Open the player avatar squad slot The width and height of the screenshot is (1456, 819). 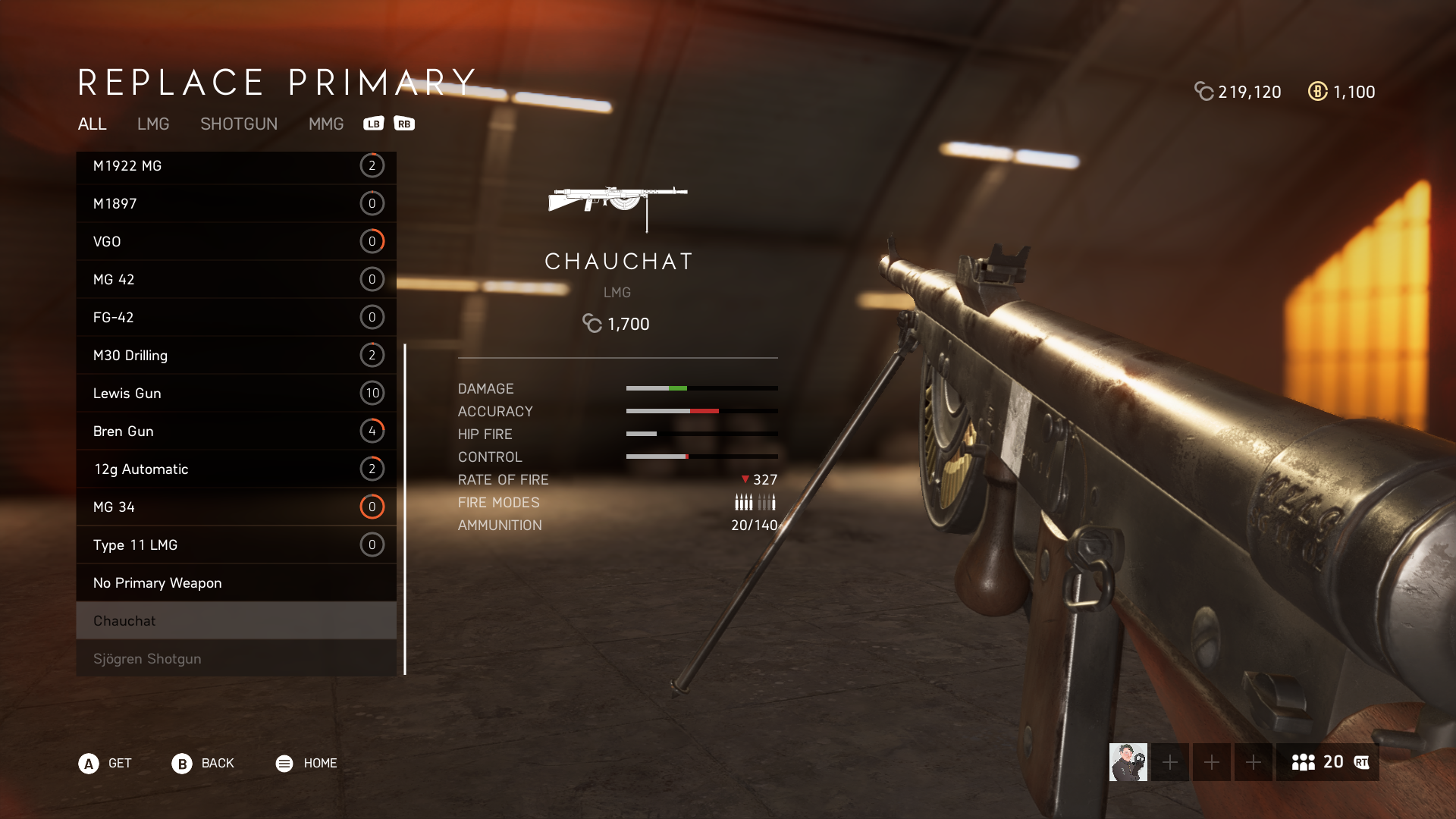pos(1128,762)
